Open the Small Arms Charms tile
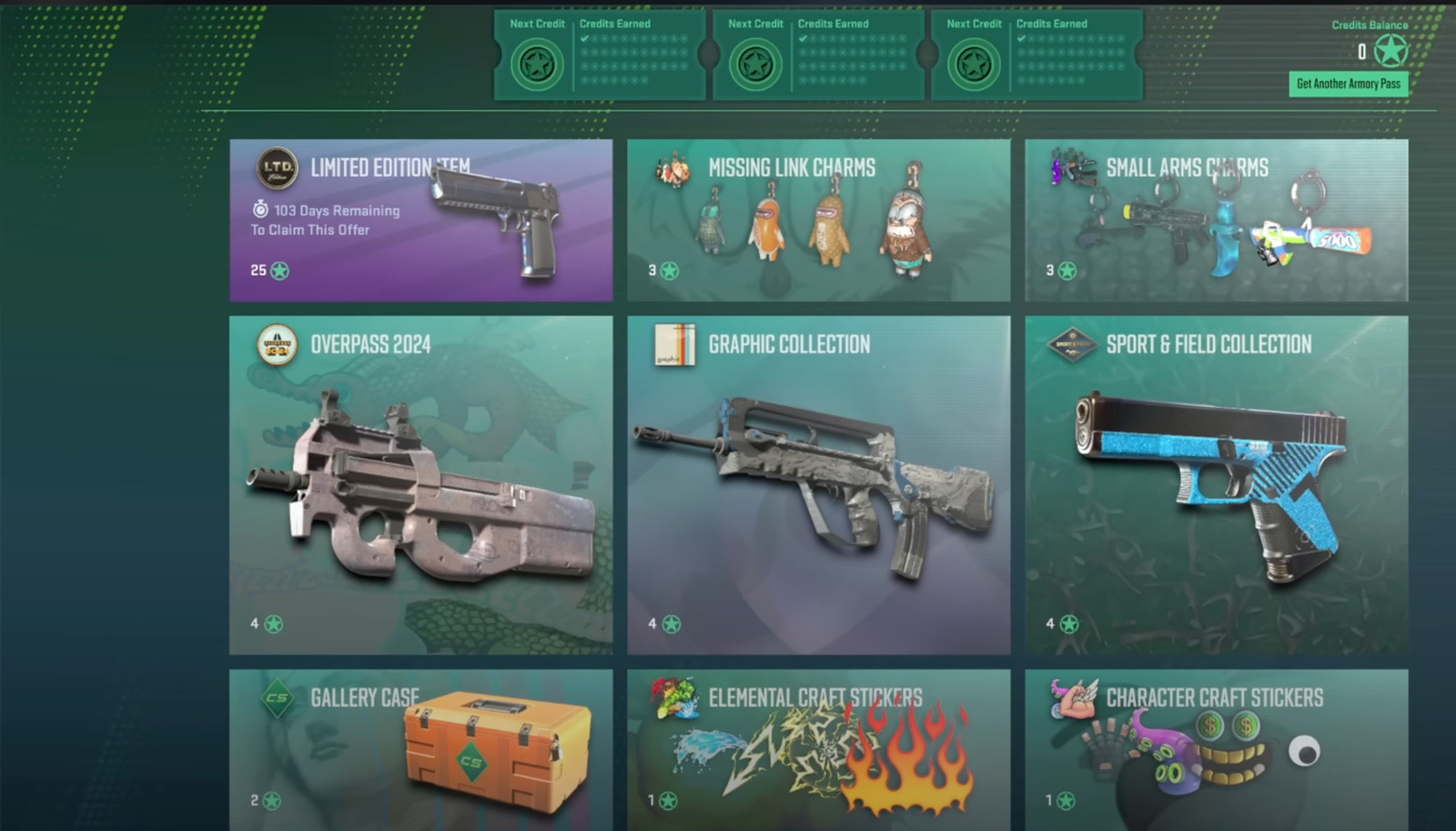Viewport: 1456px width, 831px height. 1216,220
